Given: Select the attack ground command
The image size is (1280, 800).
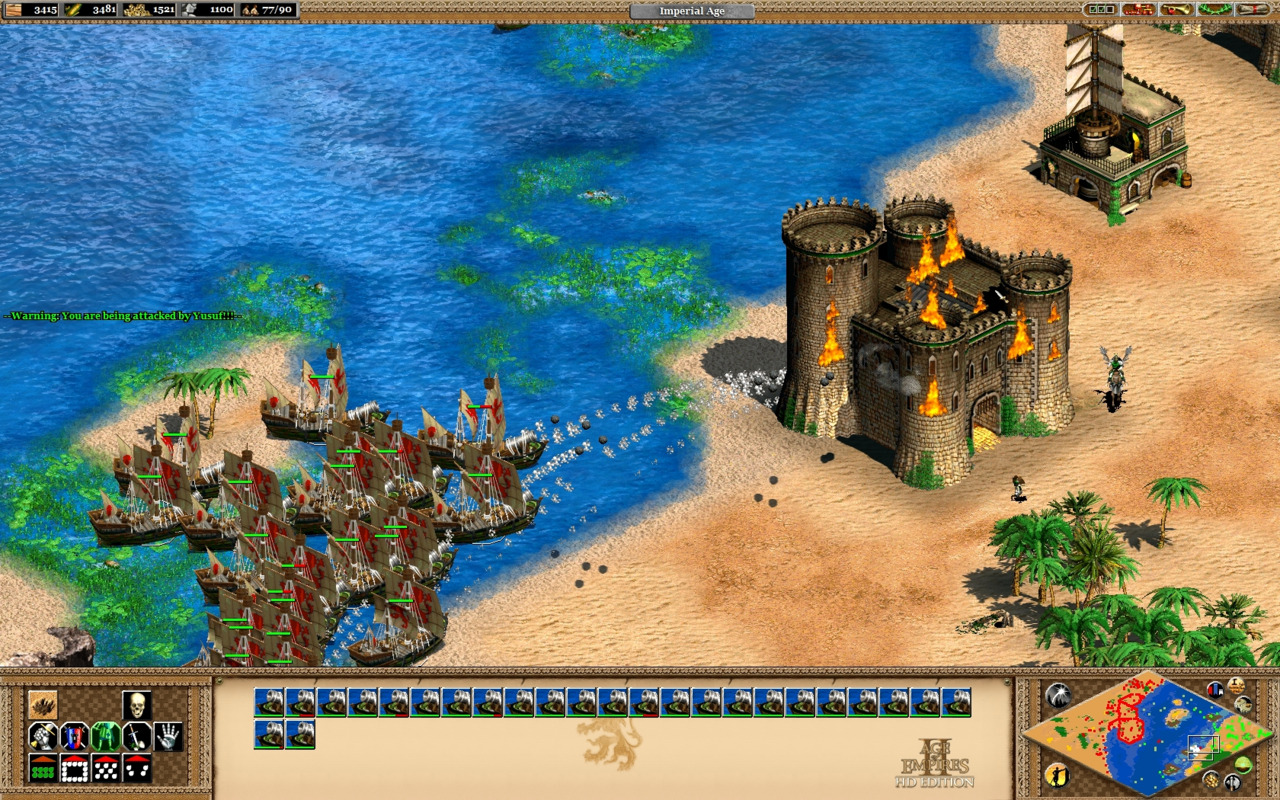Looking at the screenshot, I should [42, 705].
